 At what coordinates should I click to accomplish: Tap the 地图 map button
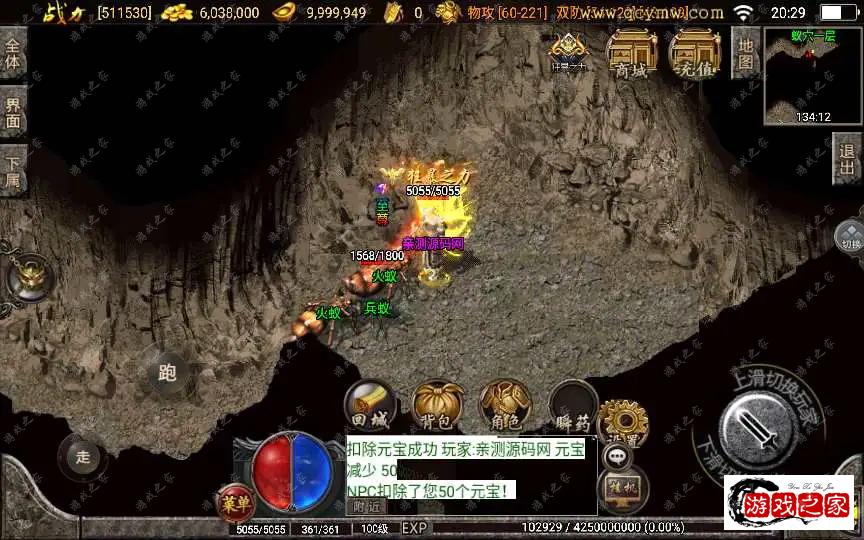[745, 52]
